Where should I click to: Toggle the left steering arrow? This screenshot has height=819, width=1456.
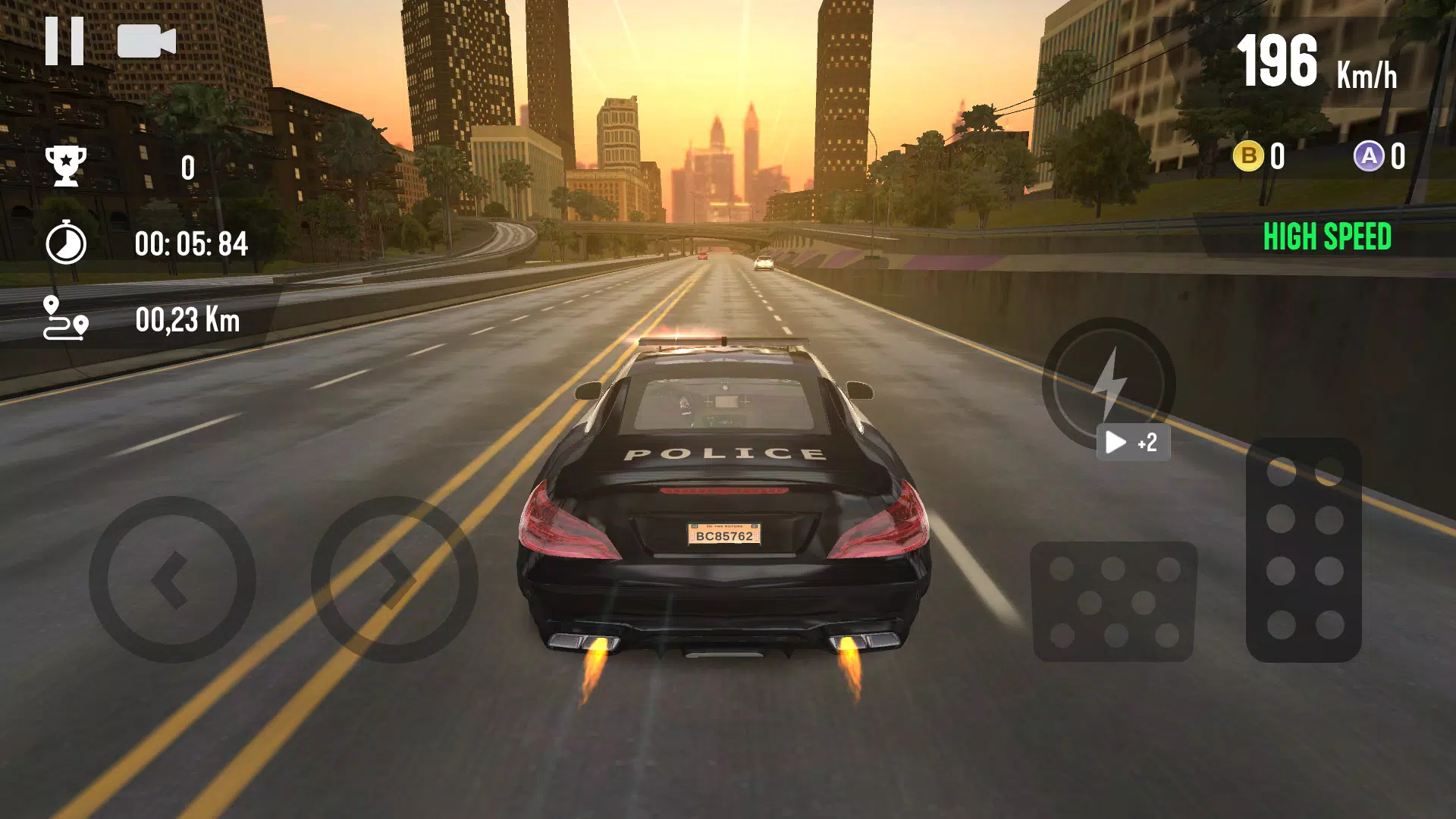[173, 580]
